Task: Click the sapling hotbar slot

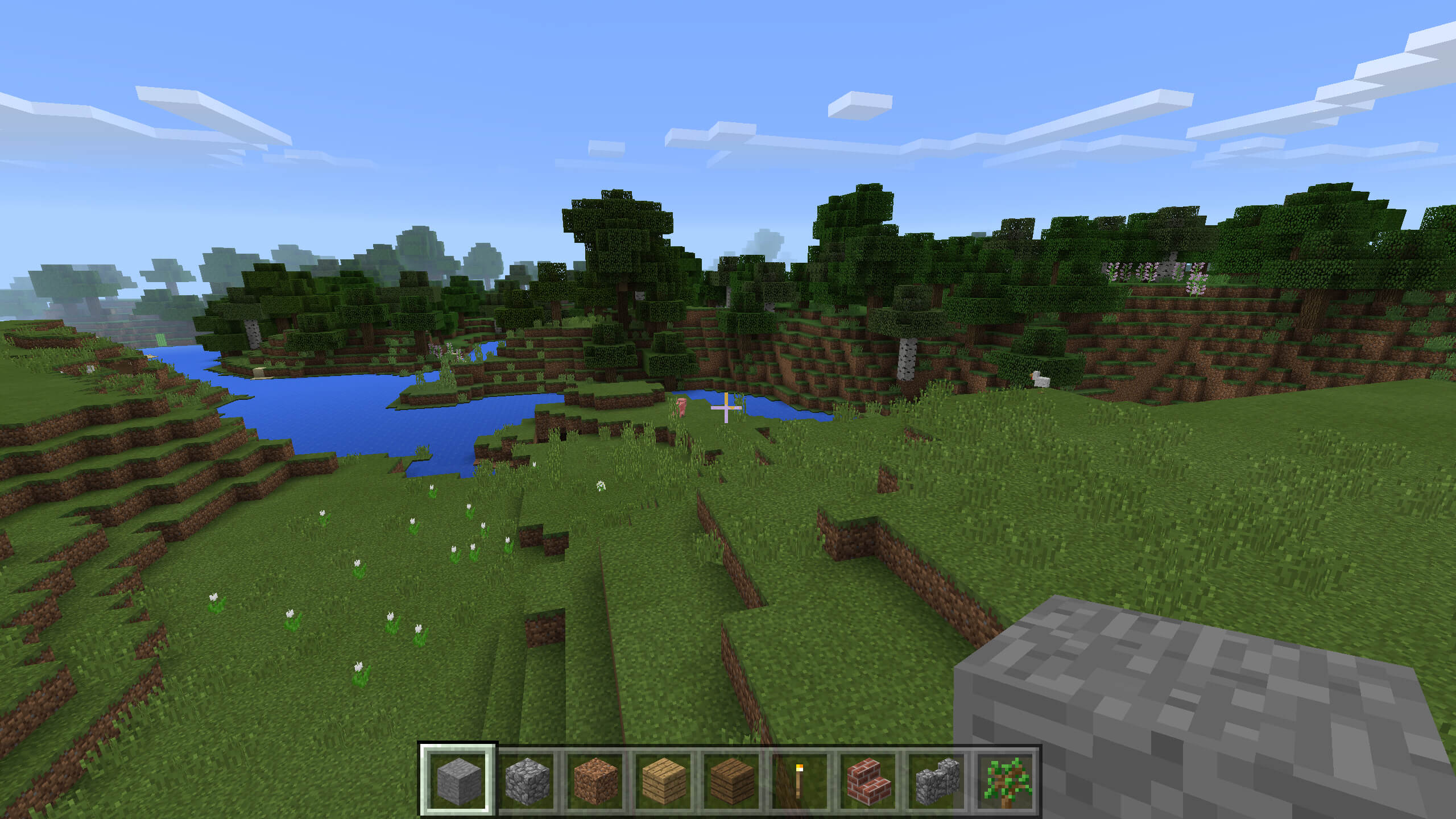Action: pos(1006,780)
